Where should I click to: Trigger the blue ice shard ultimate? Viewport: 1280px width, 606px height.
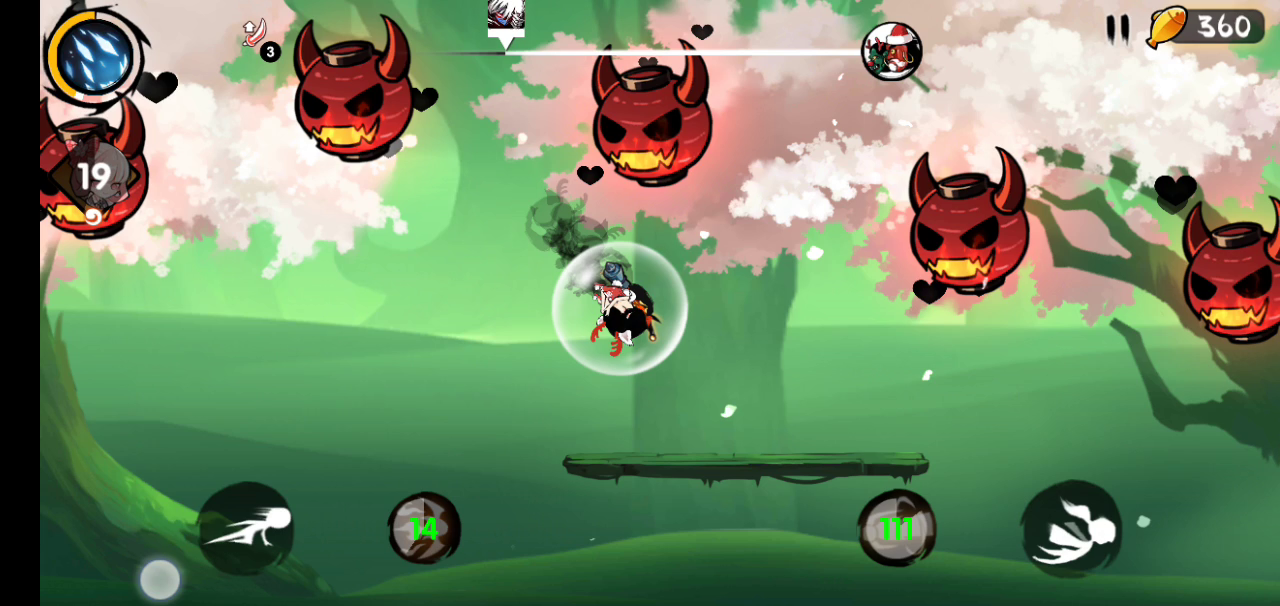coord(95,57)
